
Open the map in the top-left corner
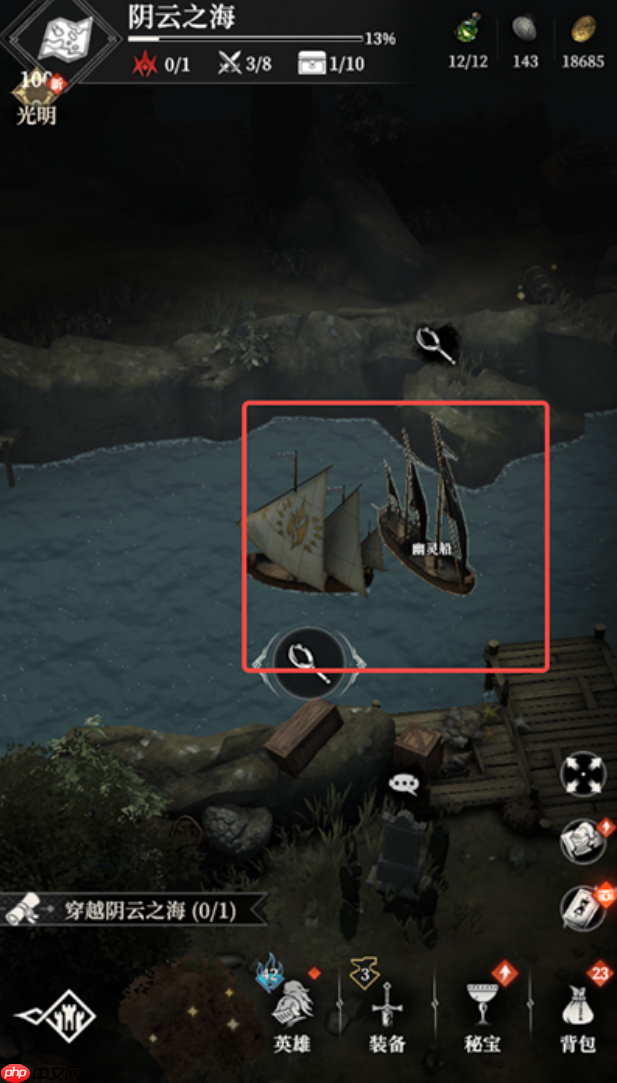pos(65,40)
